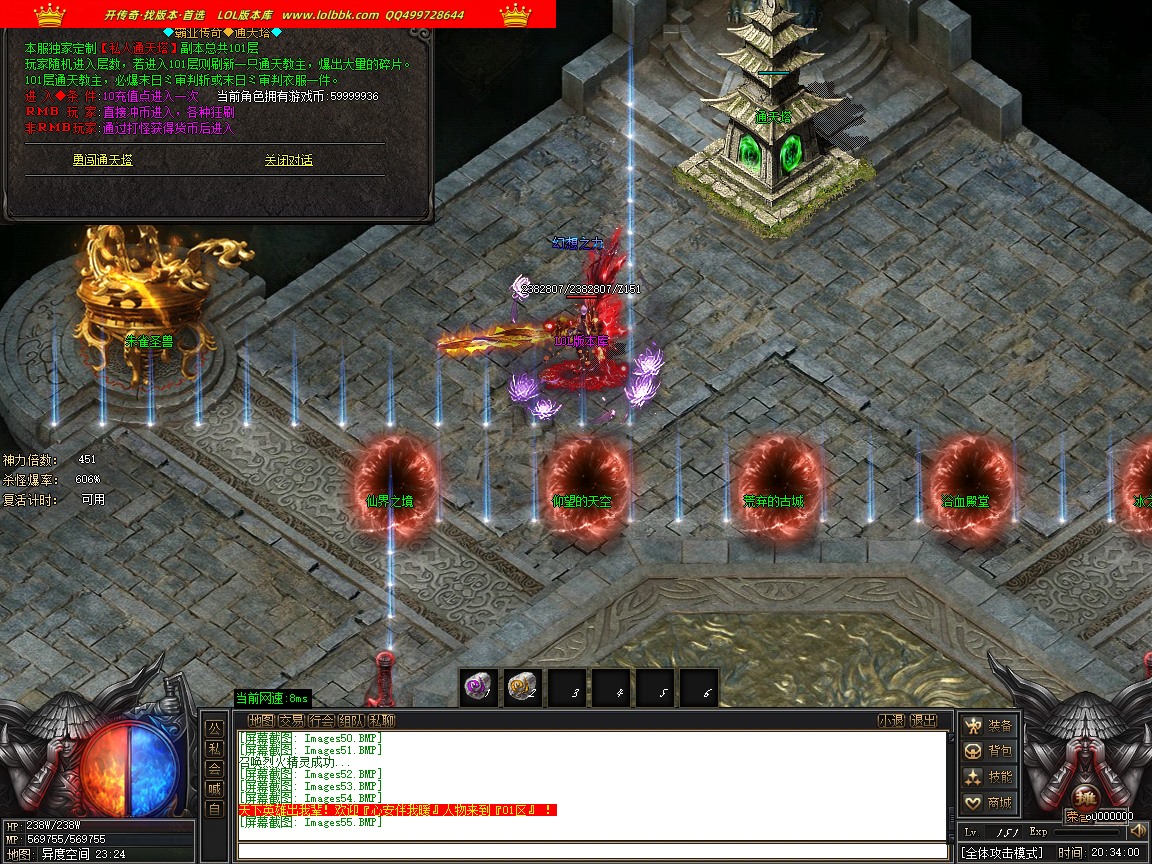
Task: Close the dialogue via 关闭对话
Action: (288, 160)
